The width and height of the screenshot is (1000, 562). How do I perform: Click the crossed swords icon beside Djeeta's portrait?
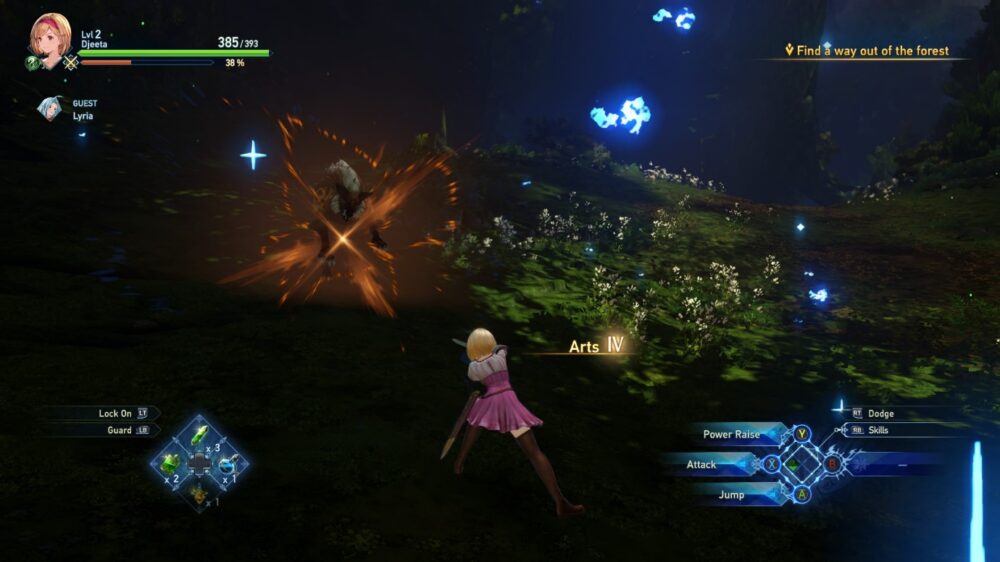pyautogui.click(x=71, y=63)
